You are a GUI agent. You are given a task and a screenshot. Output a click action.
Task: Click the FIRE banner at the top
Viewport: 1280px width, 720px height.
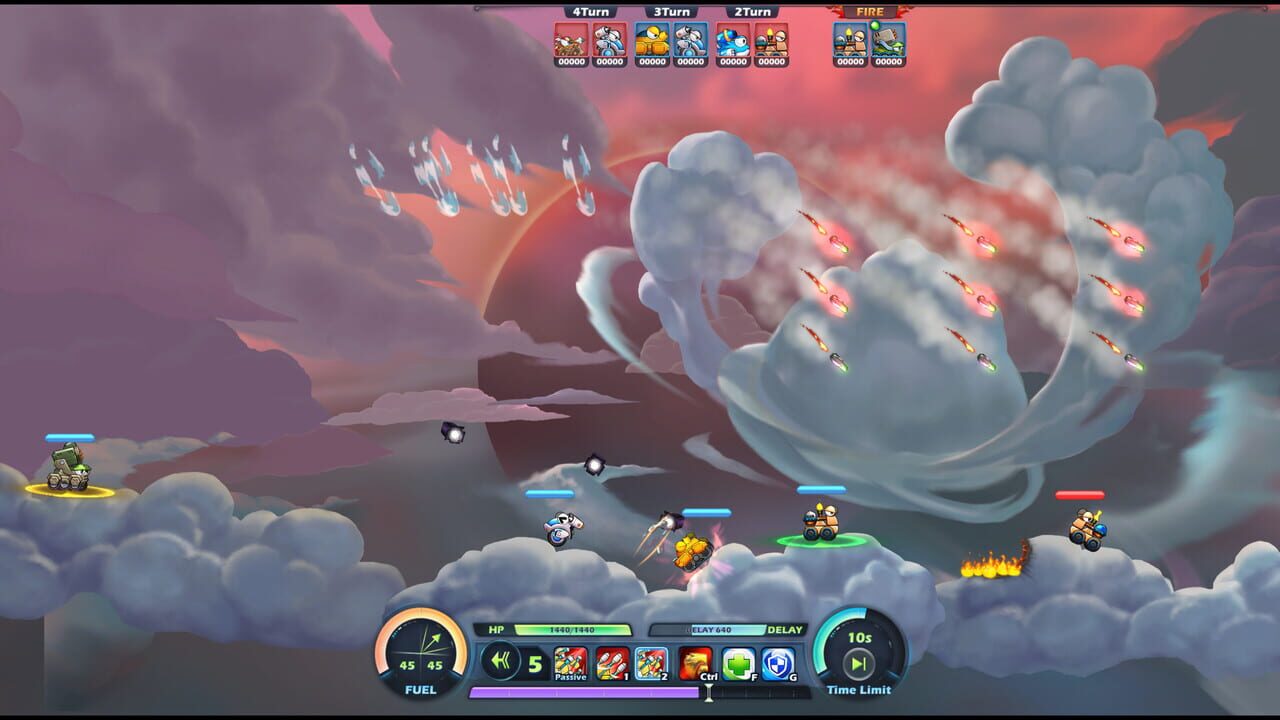tap(868, 13)
